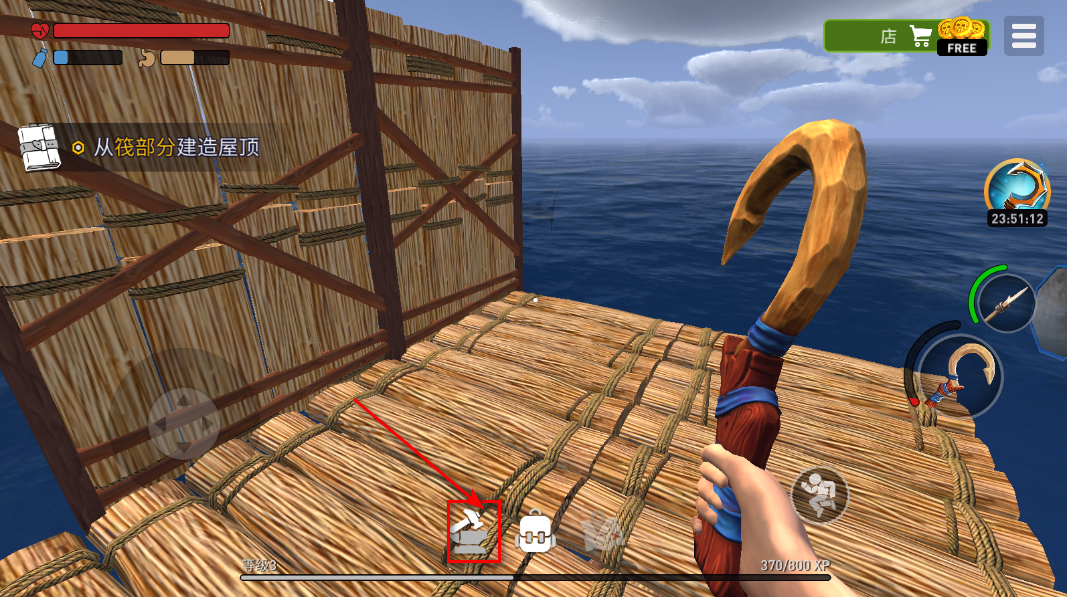This screenshot has height=597, width=1067.
Task: Claim the FREE gold coins reward
Action: pos(962,37)
